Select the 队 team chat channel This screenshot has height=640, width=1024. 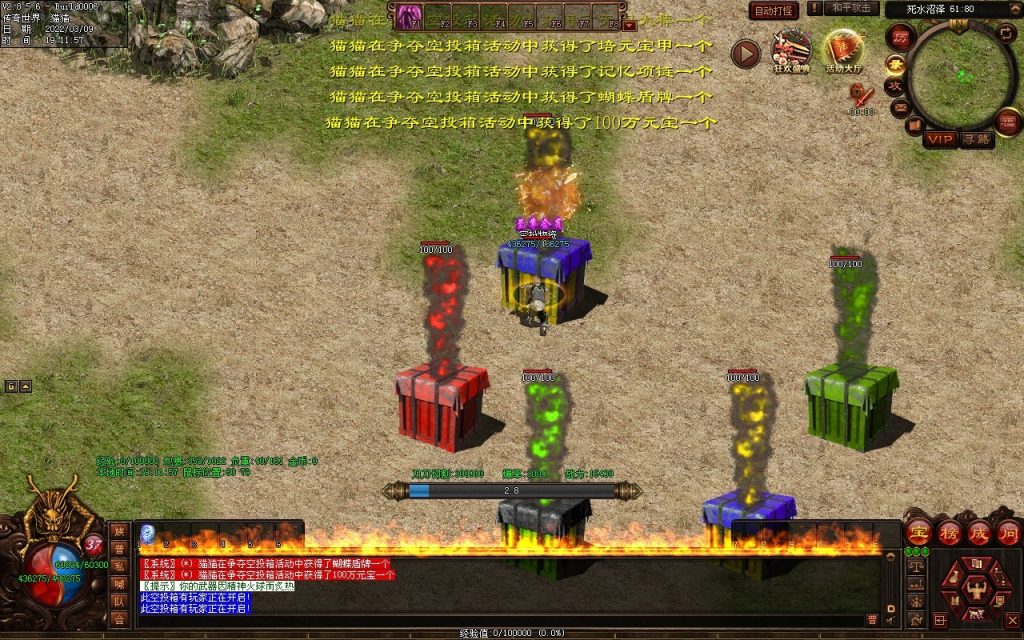119,601
